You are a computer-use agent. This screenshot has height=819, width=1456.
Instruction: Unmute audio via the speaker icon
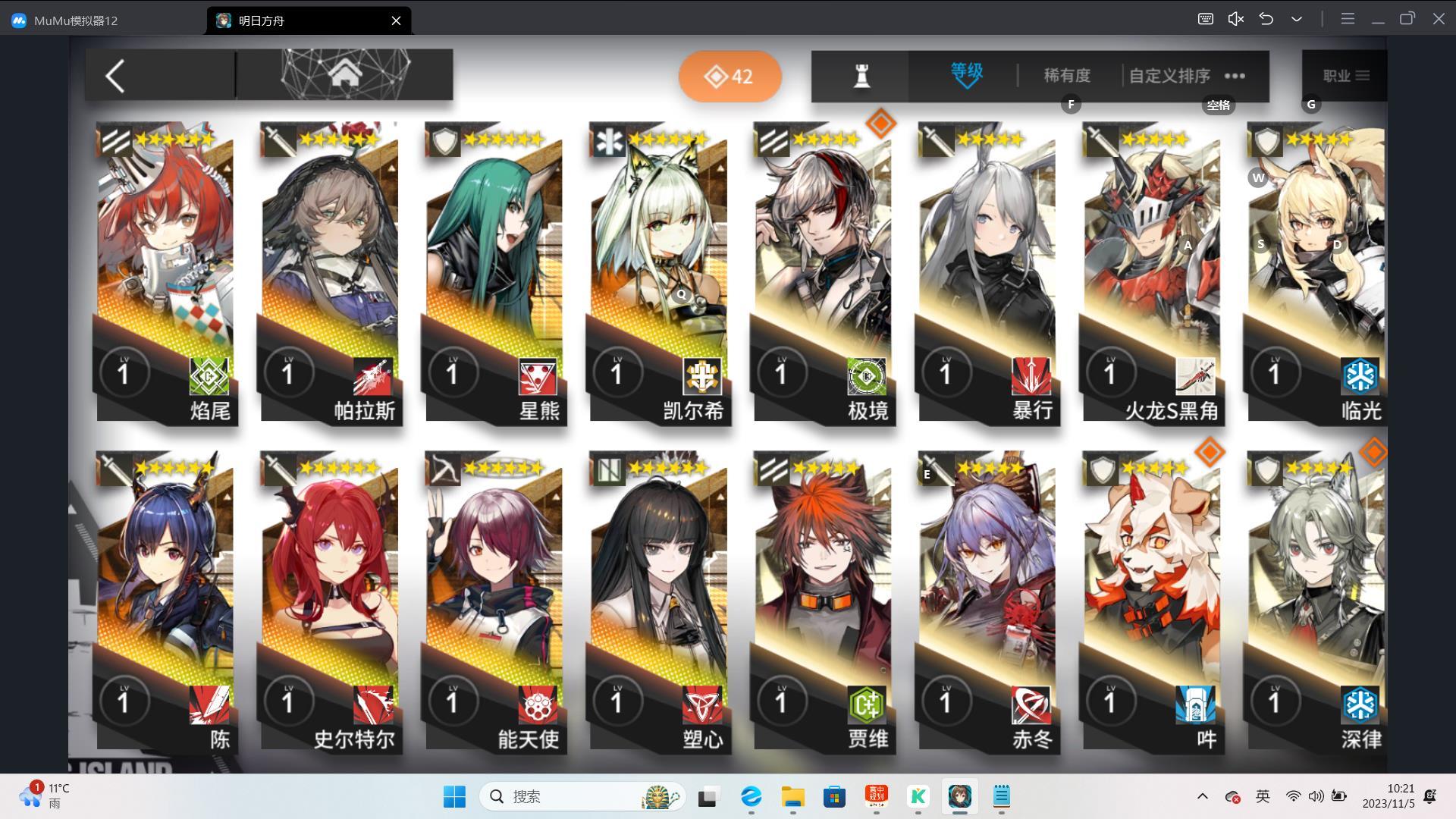[1235, 19]
